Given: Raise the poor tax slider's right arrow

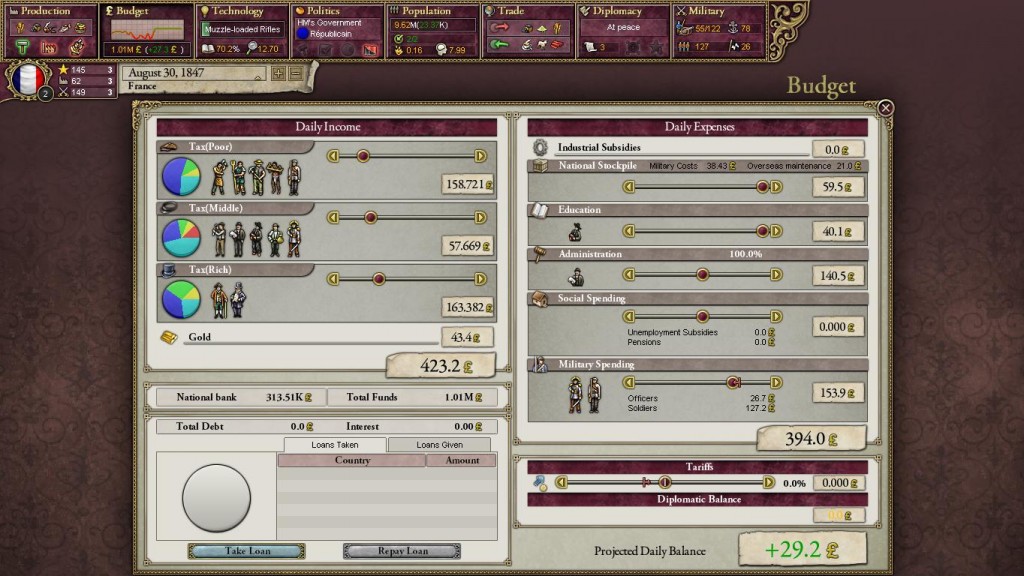Looking at the screenshot, I should [x=480, y=156].
